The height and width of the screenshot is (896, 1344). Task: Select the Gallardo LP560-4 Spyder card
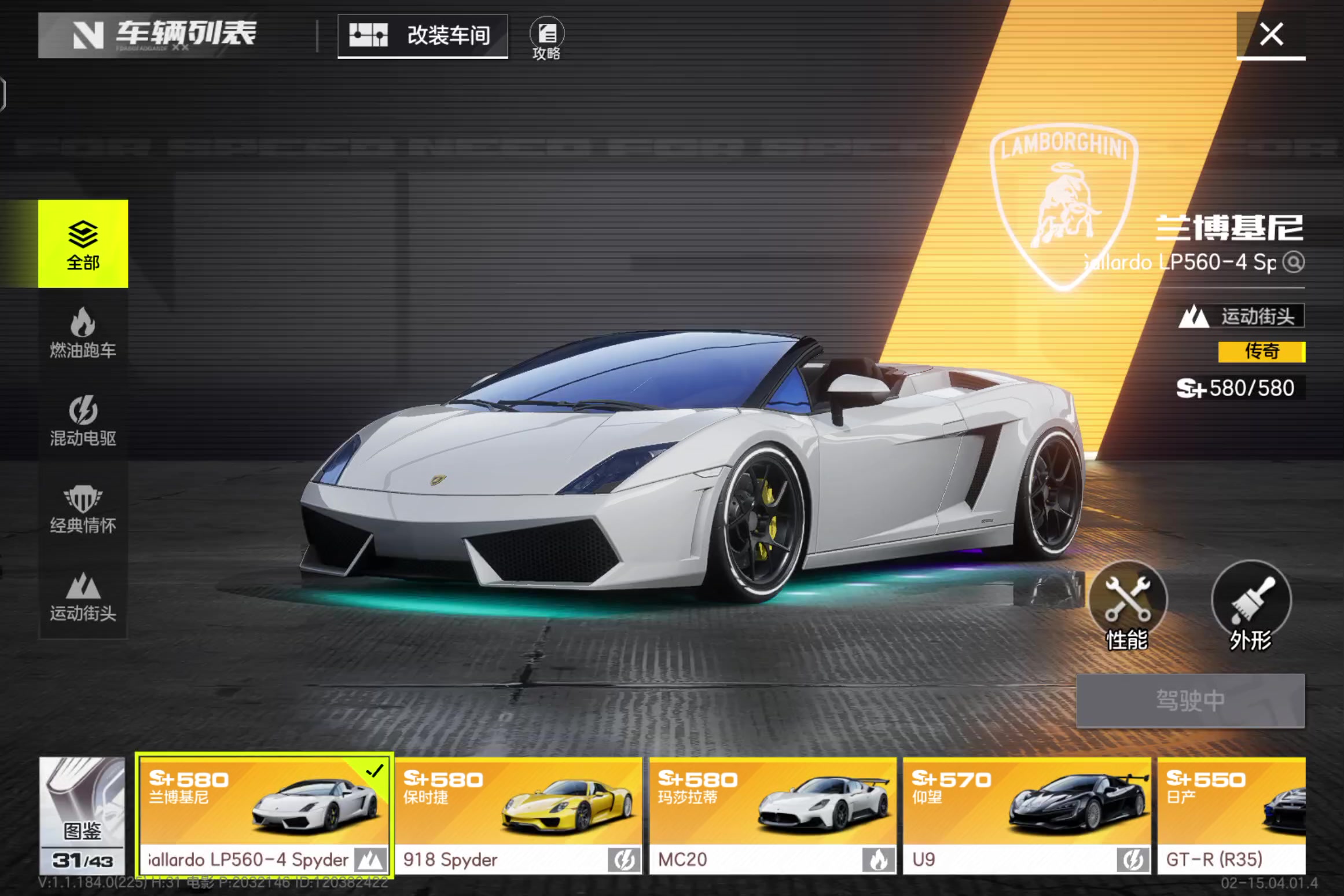tap(265, 815)
